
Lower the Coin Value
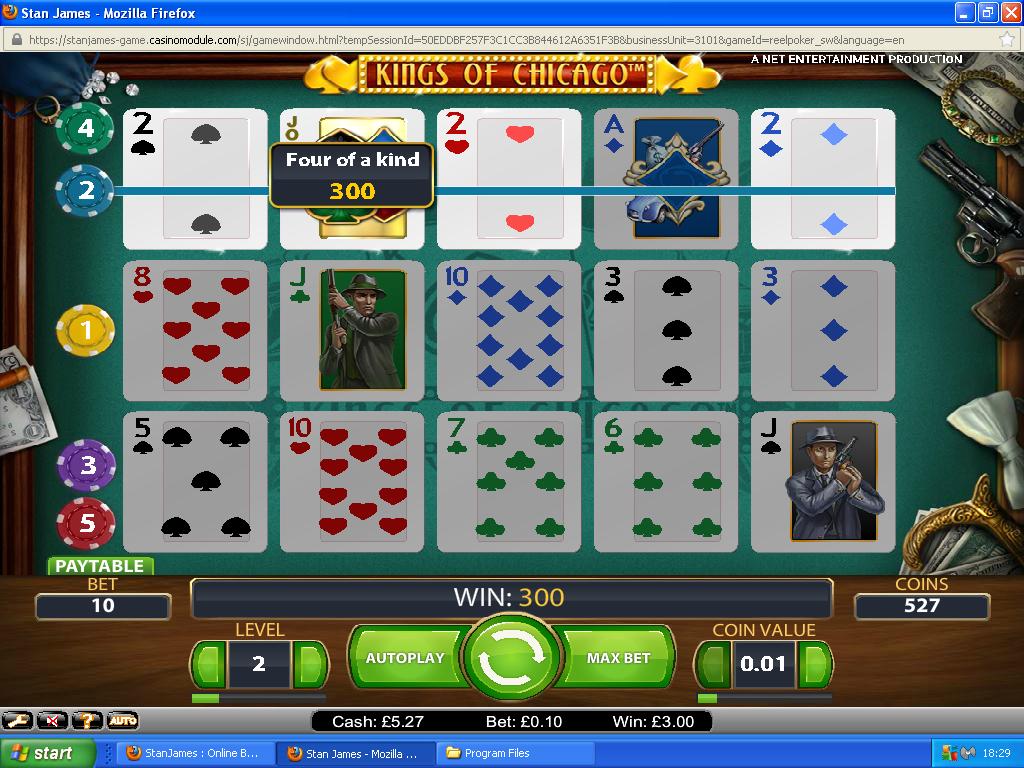(712, 663)
